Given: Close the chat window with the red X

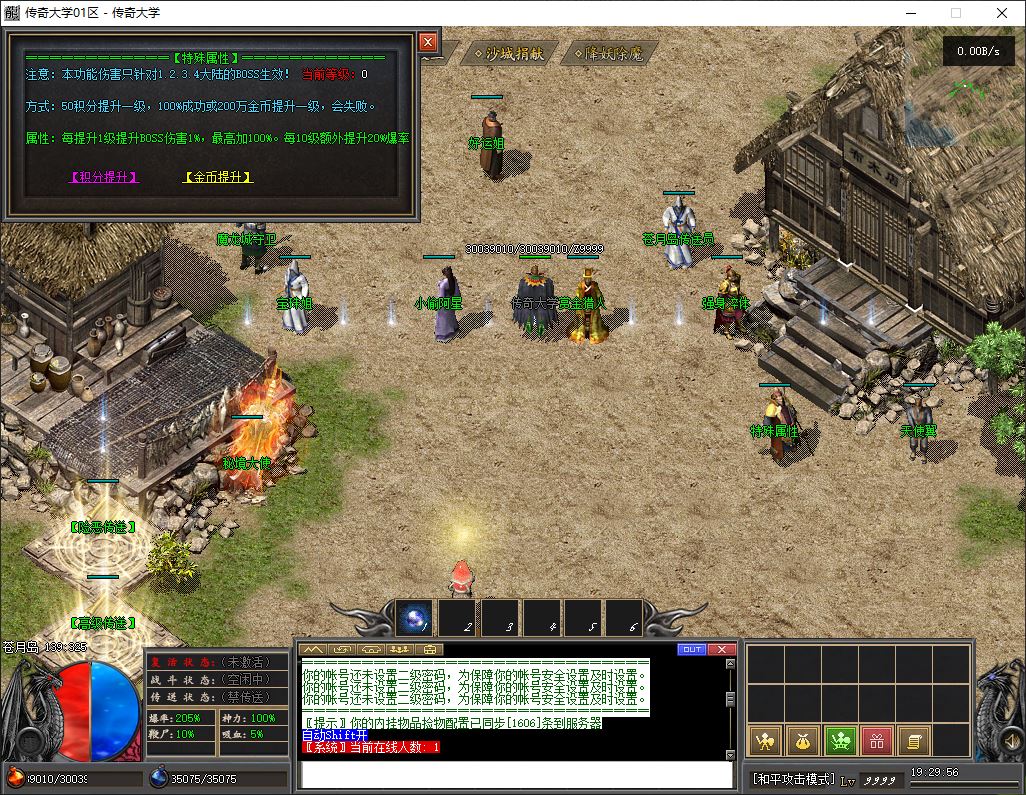Looking at the screenshot, I should tap(722, 649).
